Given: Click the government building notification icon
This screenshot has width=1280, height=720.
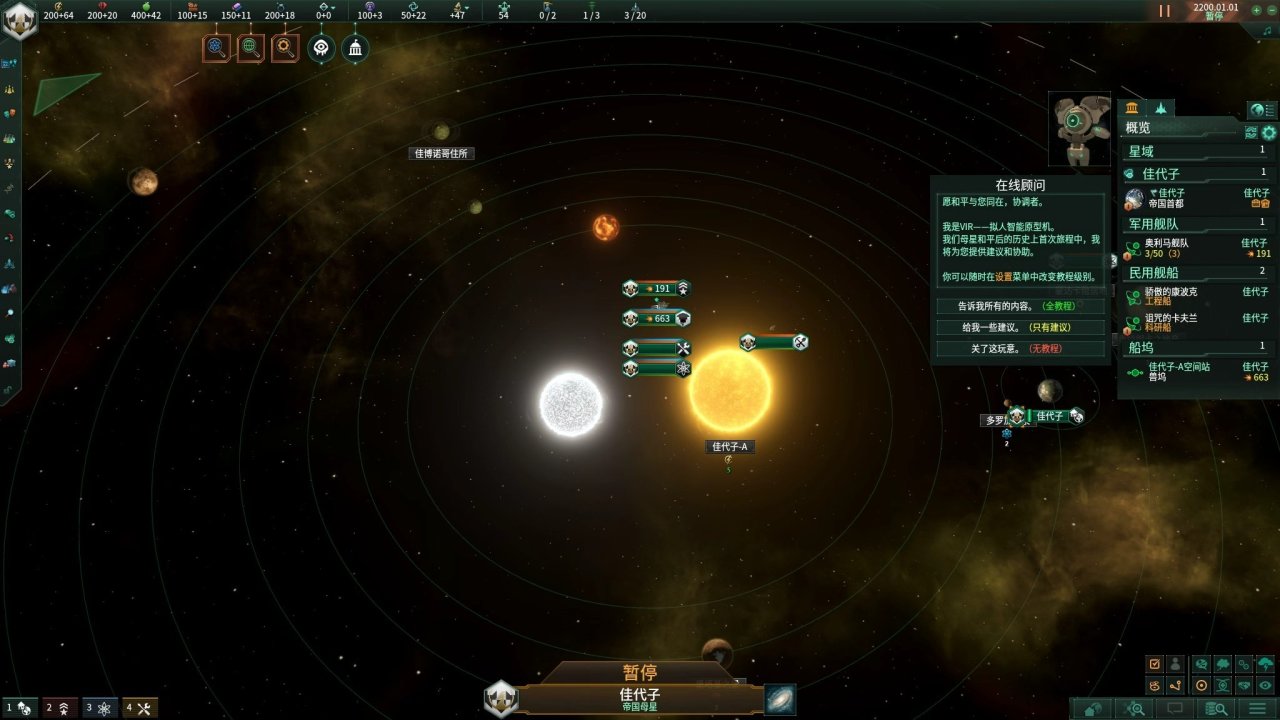Looking at the screenshot, I should point(355,47).
